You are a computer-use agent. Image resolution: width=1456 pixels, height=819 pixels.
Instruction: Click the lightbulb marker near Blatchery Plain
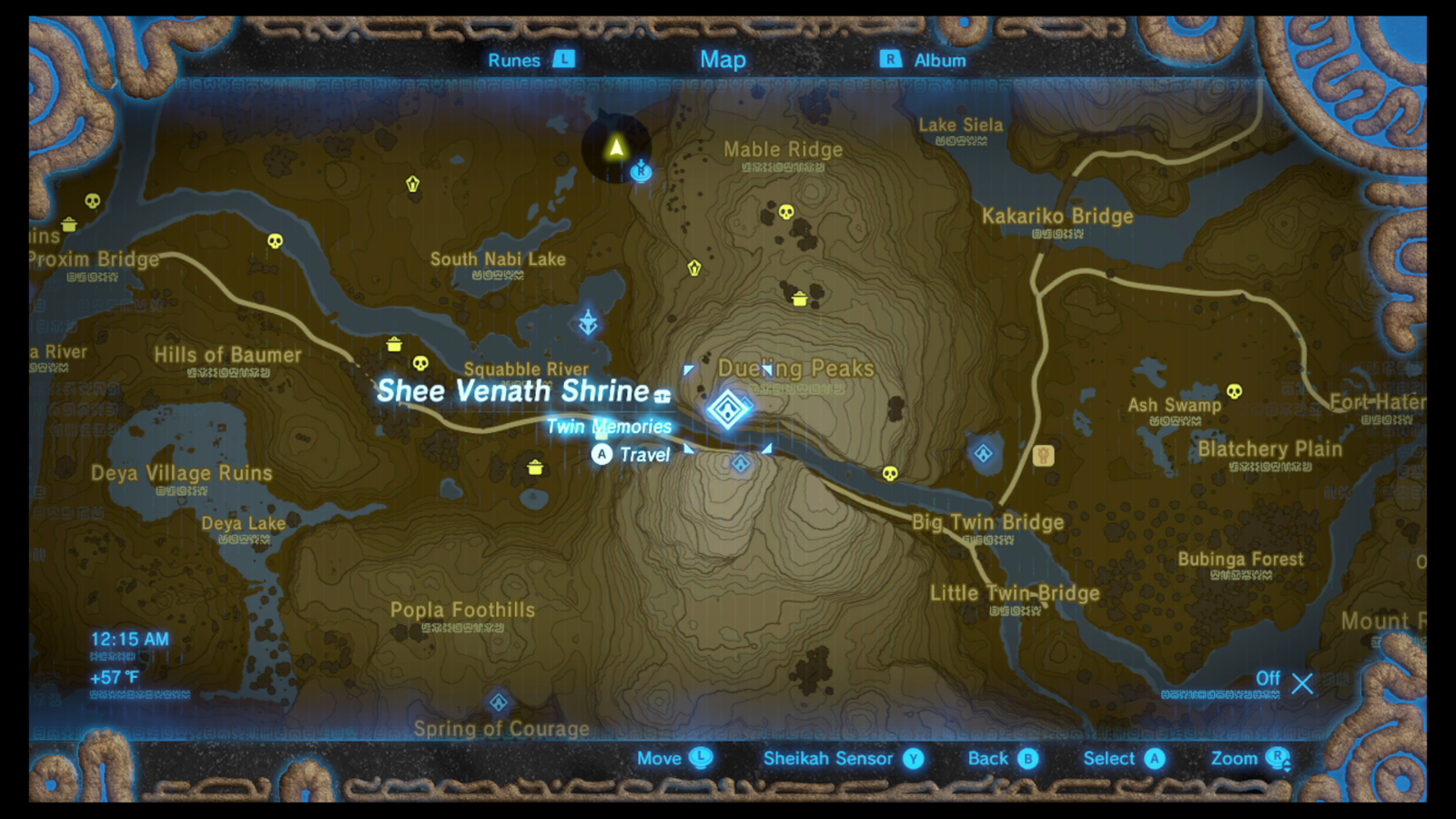1041,454
